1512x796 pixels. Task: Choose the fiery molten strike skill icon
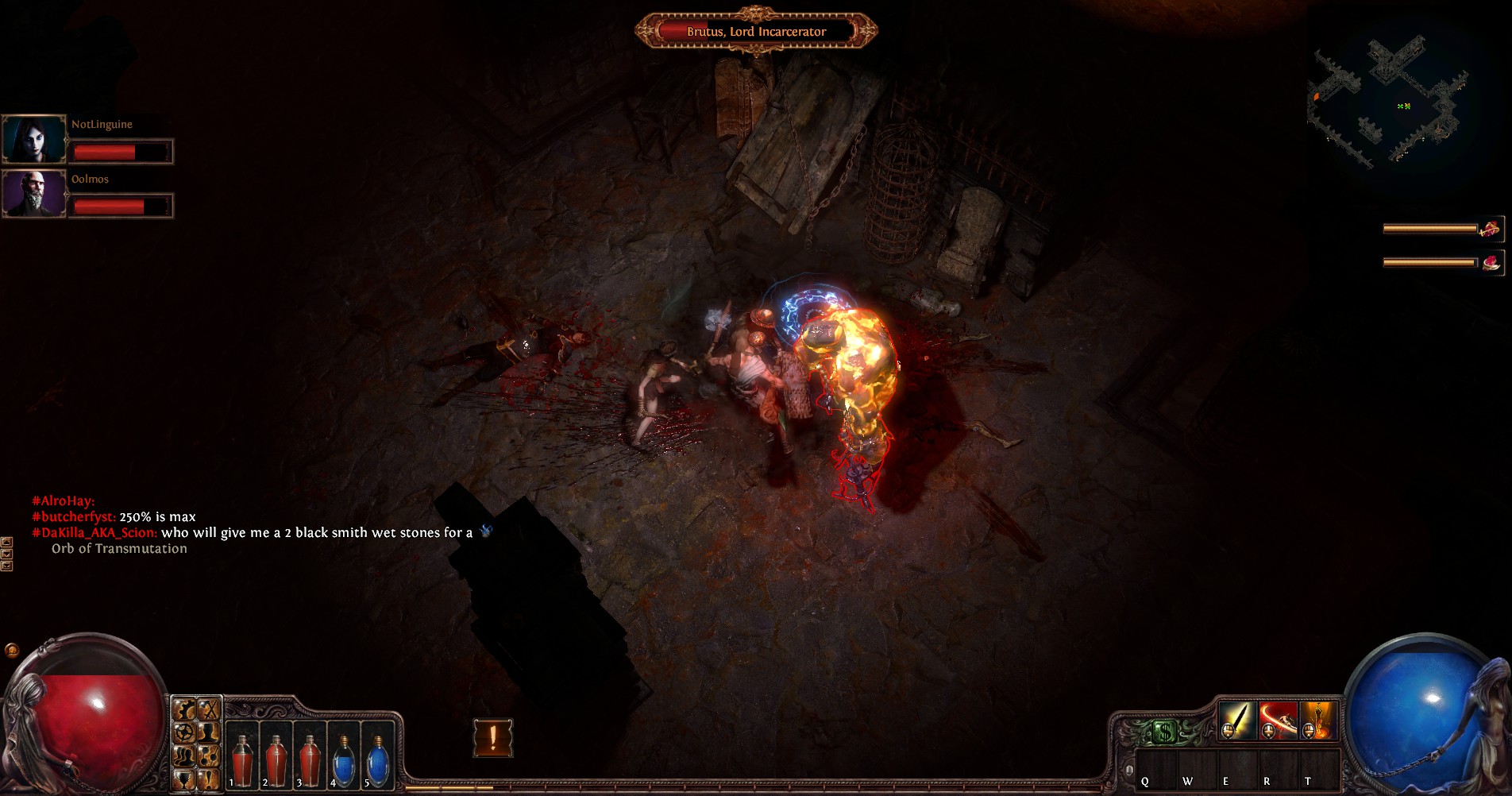pos(1318,720)
